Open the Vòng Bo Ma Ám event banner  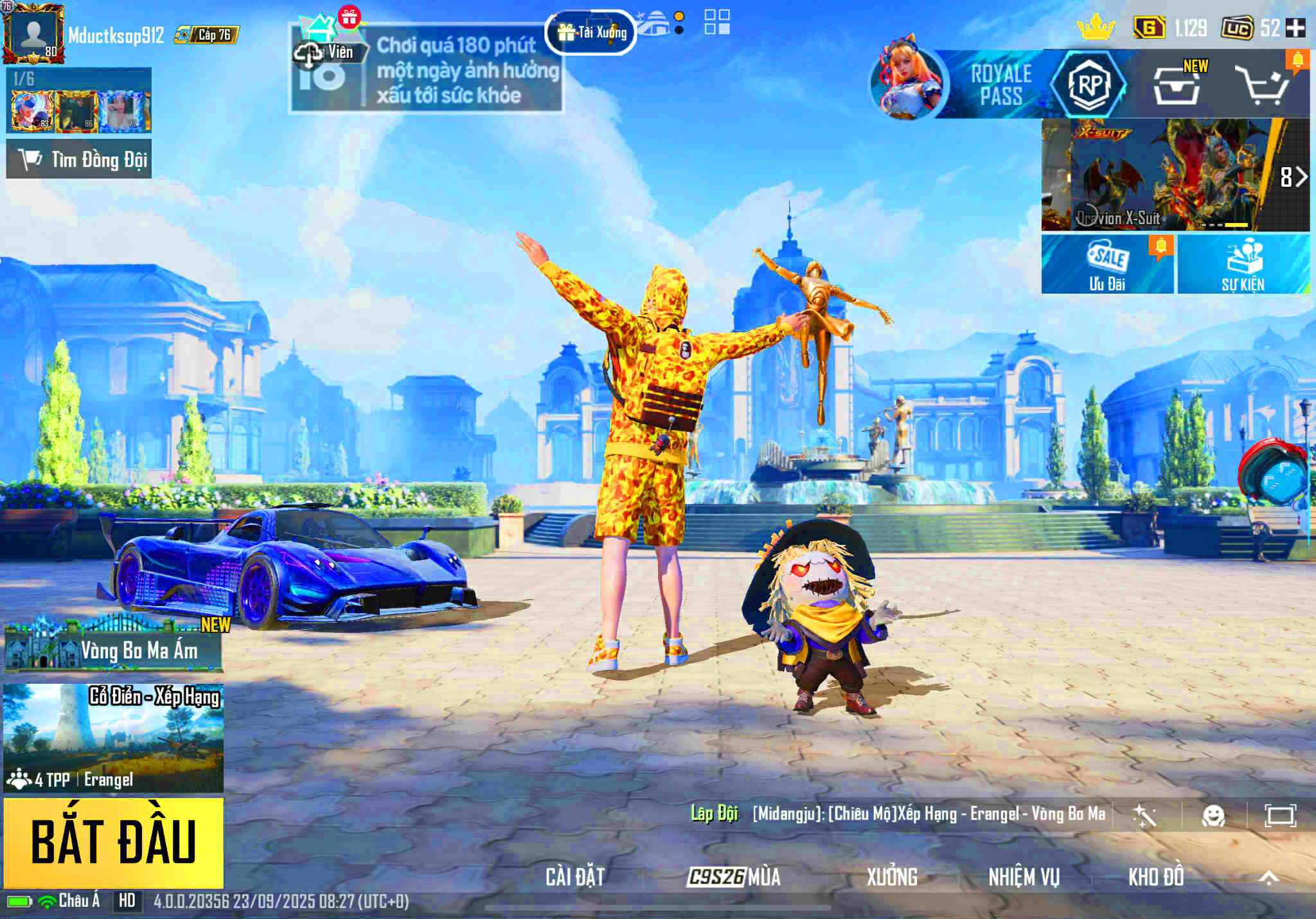click(114, 648)
